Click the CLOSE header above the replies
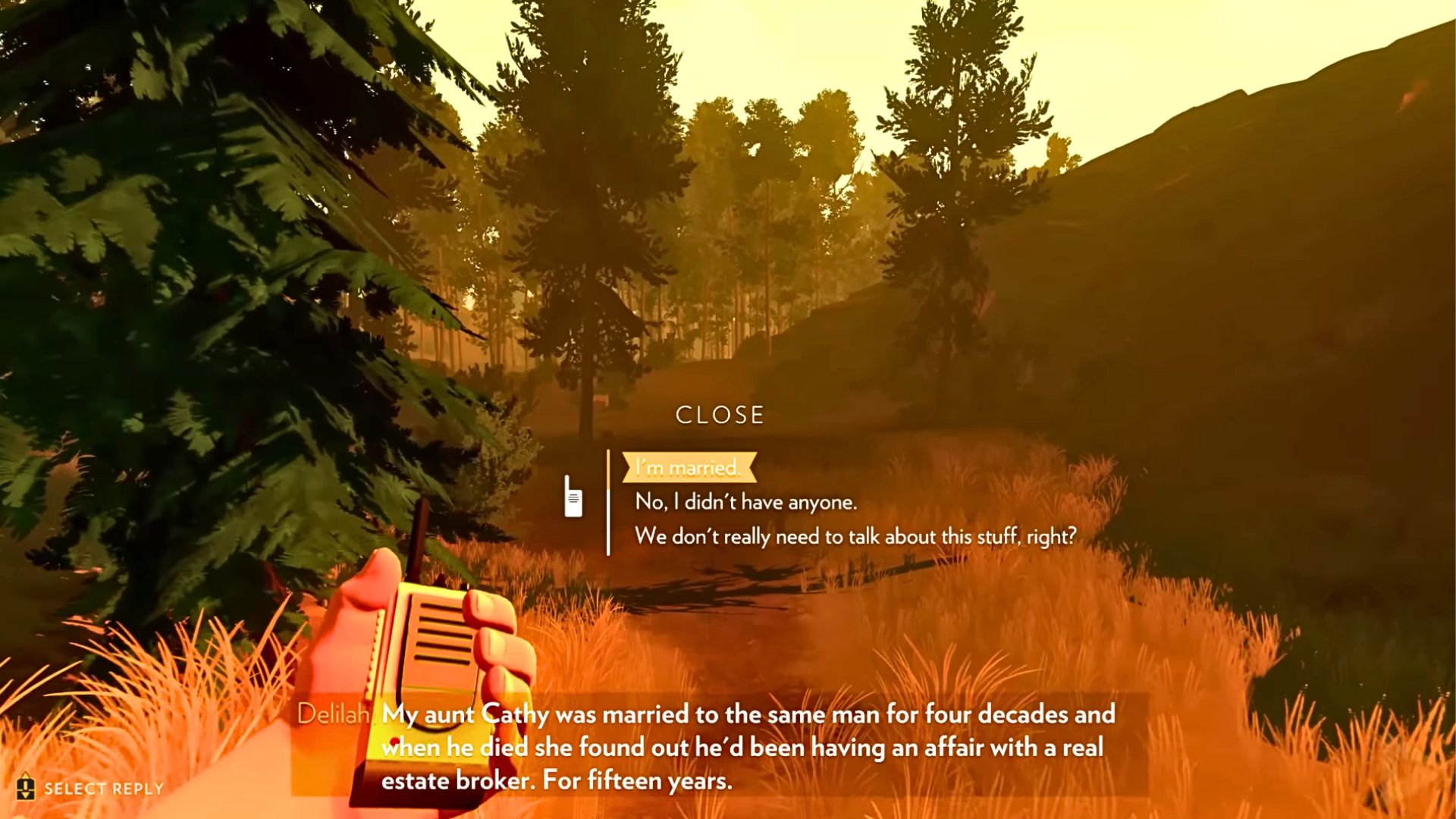This screenshot has width=1456, height=819. click(x=720, y=414)
